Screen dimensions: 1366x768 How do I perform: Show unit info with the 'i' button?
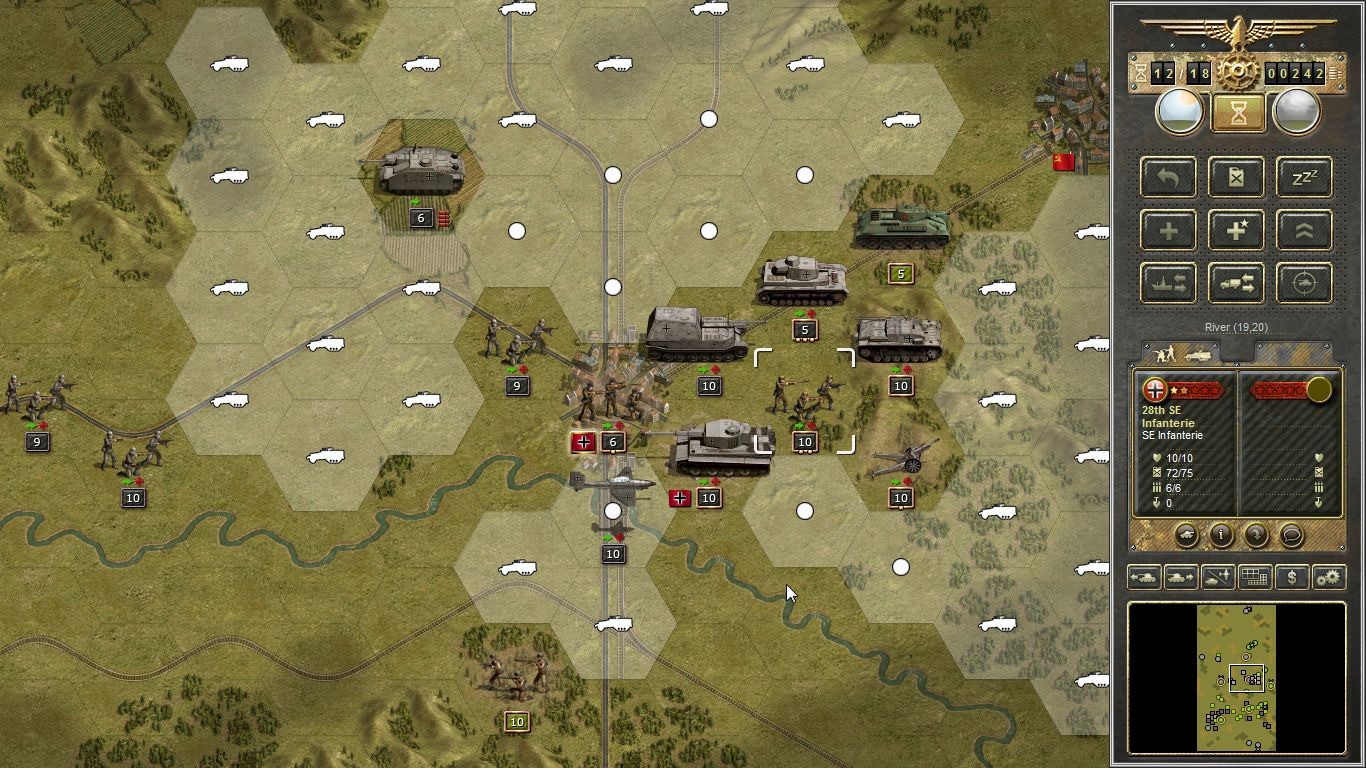(x=1220, y=535)
